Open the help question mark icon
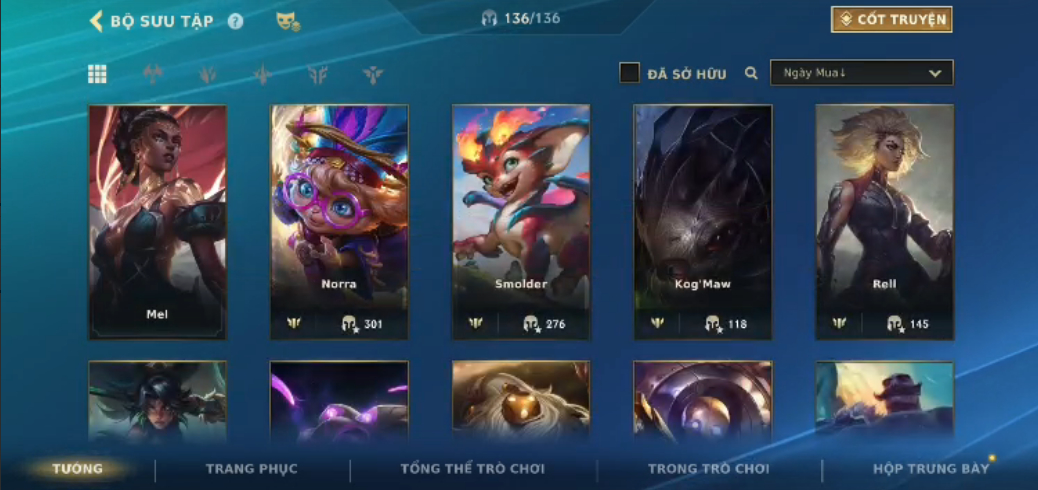Screen dimensions: 1038x490 [235, 21]
